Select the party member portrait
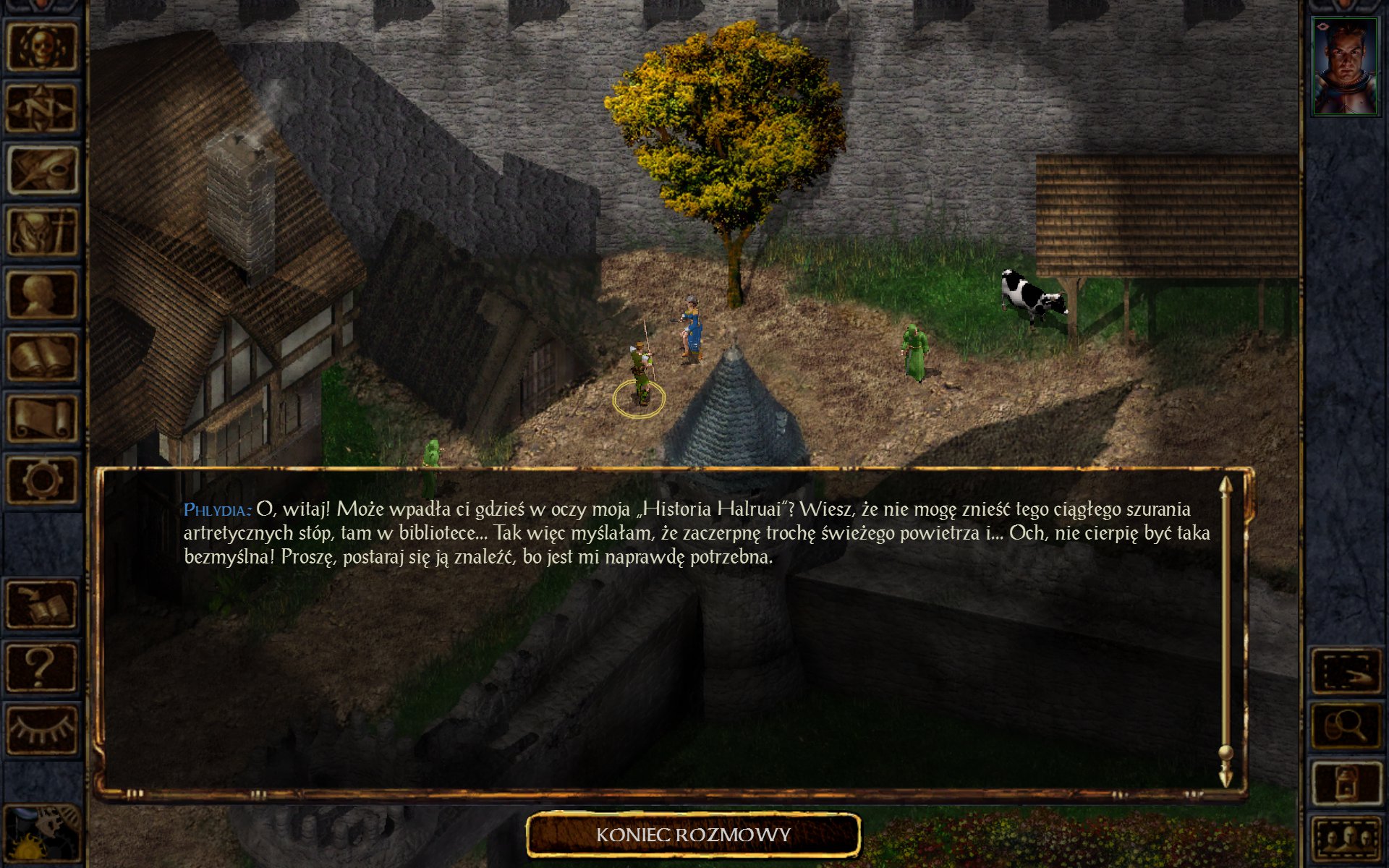Image resolution: width=1389 pixels, height=868 pixels. tap(1345, 67)
